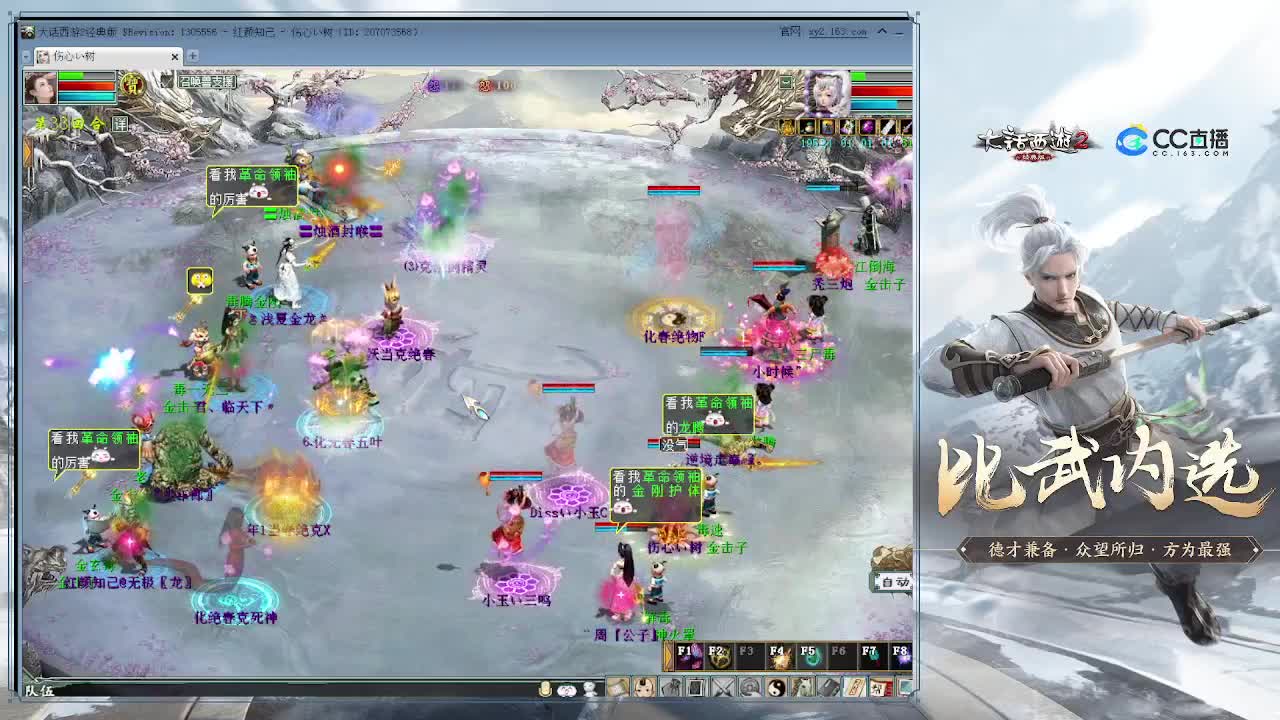Collapse the left arrow beside the 伤心い树 tab
The height and width of the screenshot is (720, 1280).
point(26,56)
